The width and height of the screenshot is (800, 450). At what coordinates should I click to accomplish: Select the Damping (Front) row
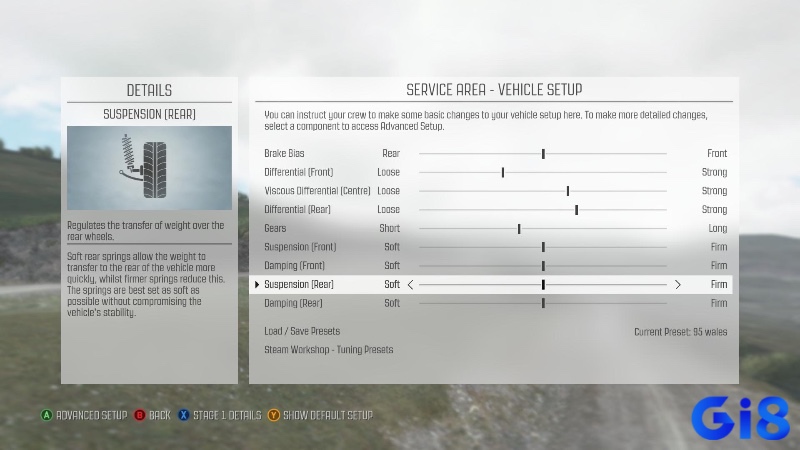[295, 266]
